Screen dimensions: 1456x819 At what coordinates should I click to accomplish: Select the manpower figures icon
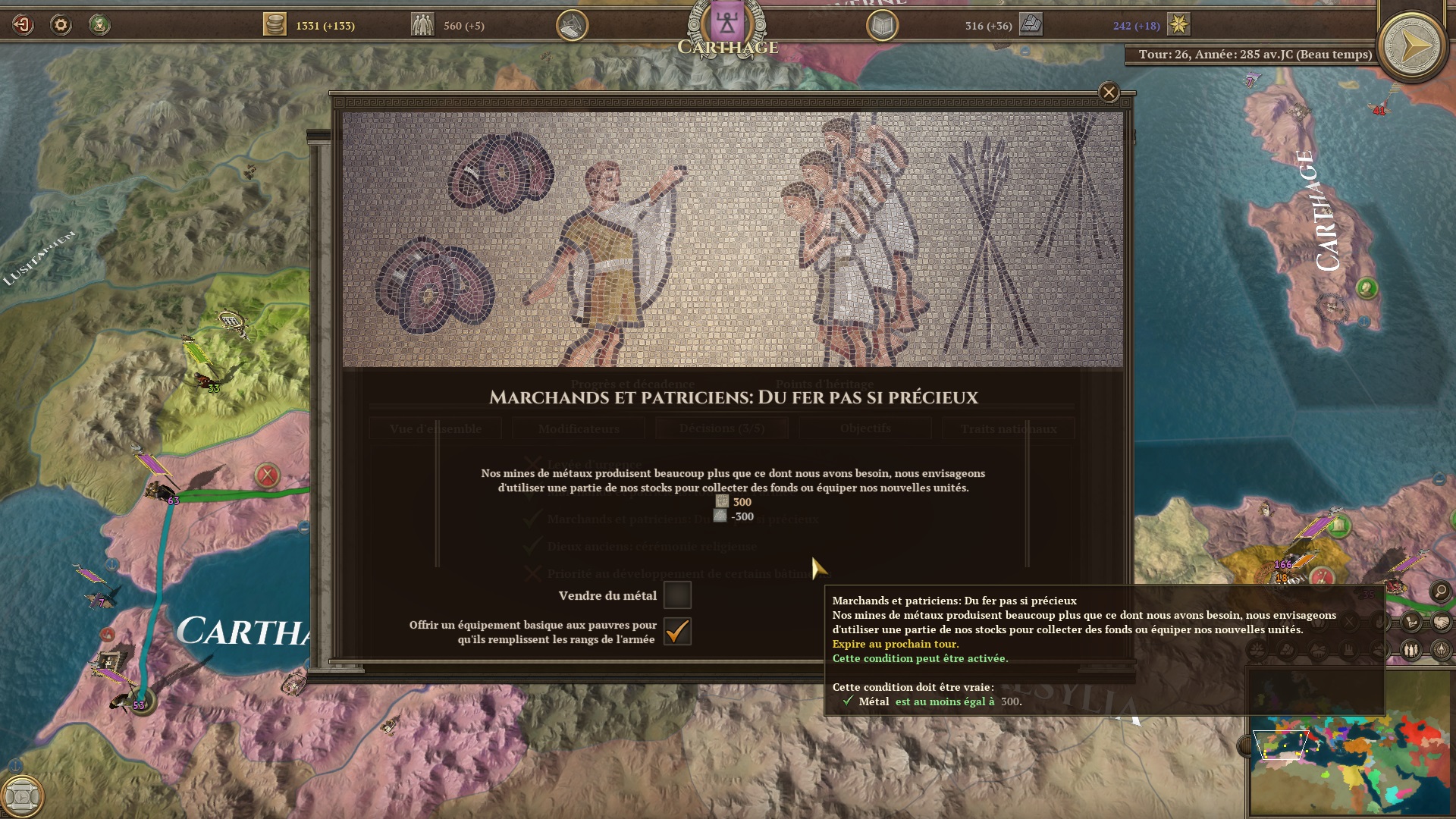[422, 25]
